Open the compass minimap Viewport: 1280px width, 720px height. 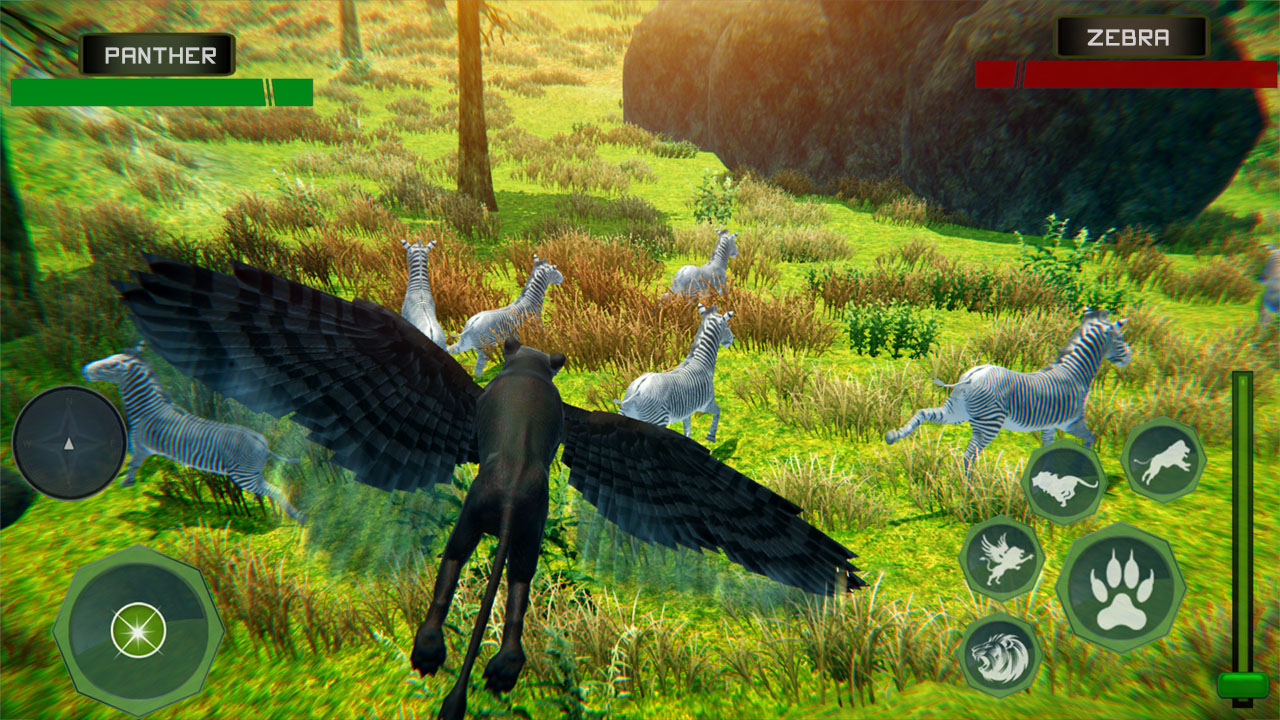[x=69, y=442]
